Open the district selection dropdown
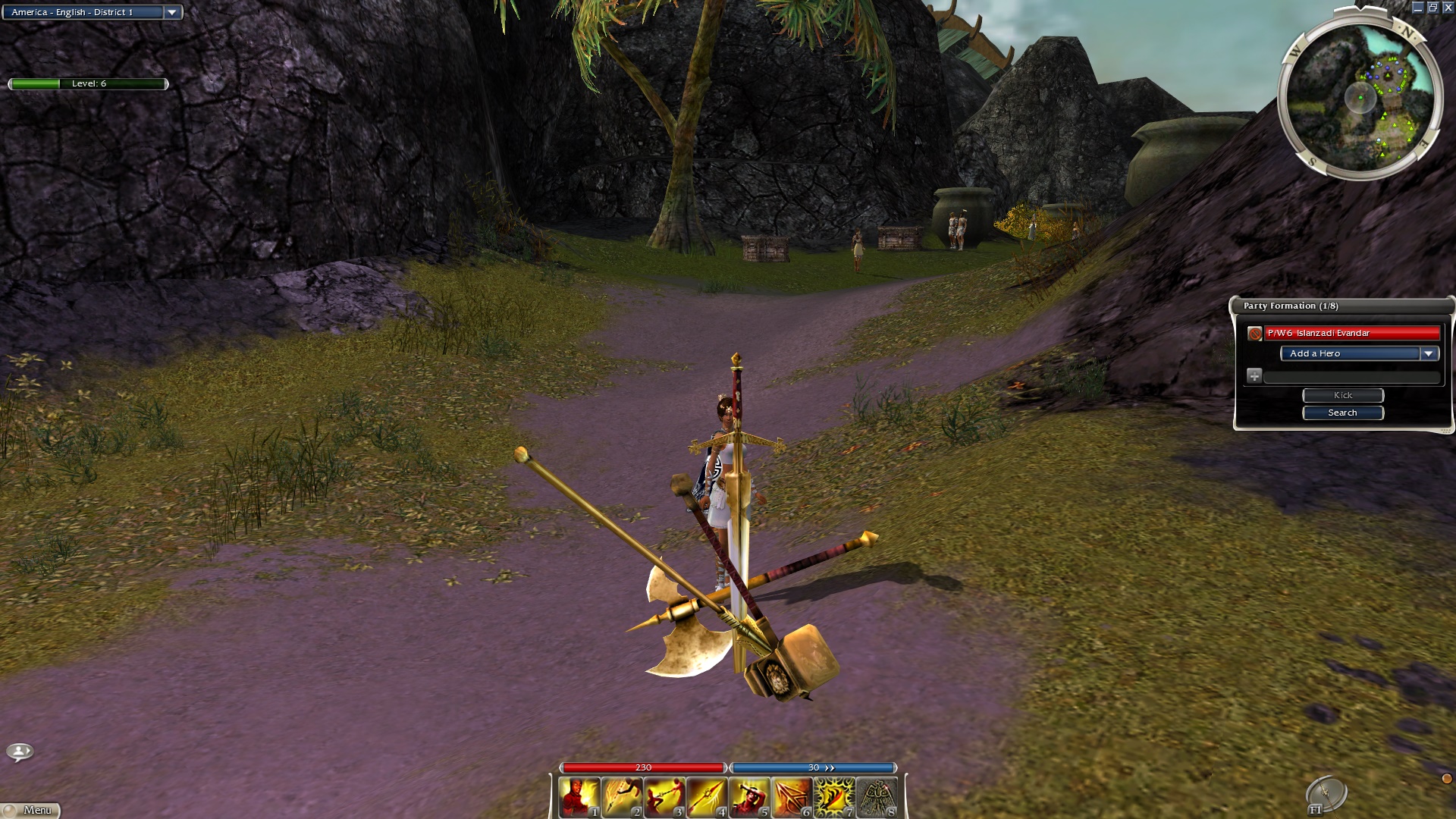Screen dimensions: 1456x819 pos(172,12)
